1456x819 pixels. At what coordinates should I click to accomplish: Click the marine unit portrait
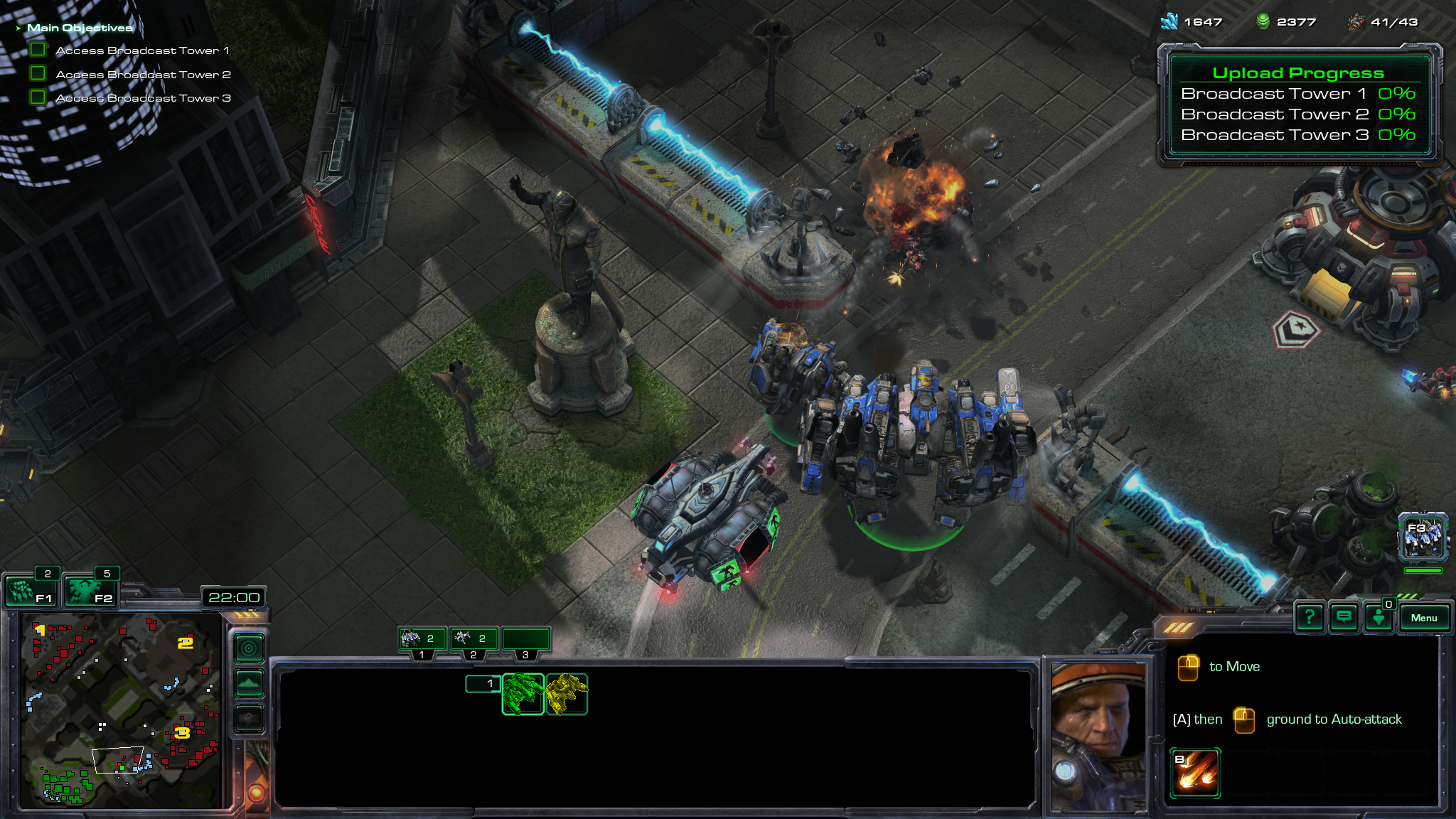1098,736
